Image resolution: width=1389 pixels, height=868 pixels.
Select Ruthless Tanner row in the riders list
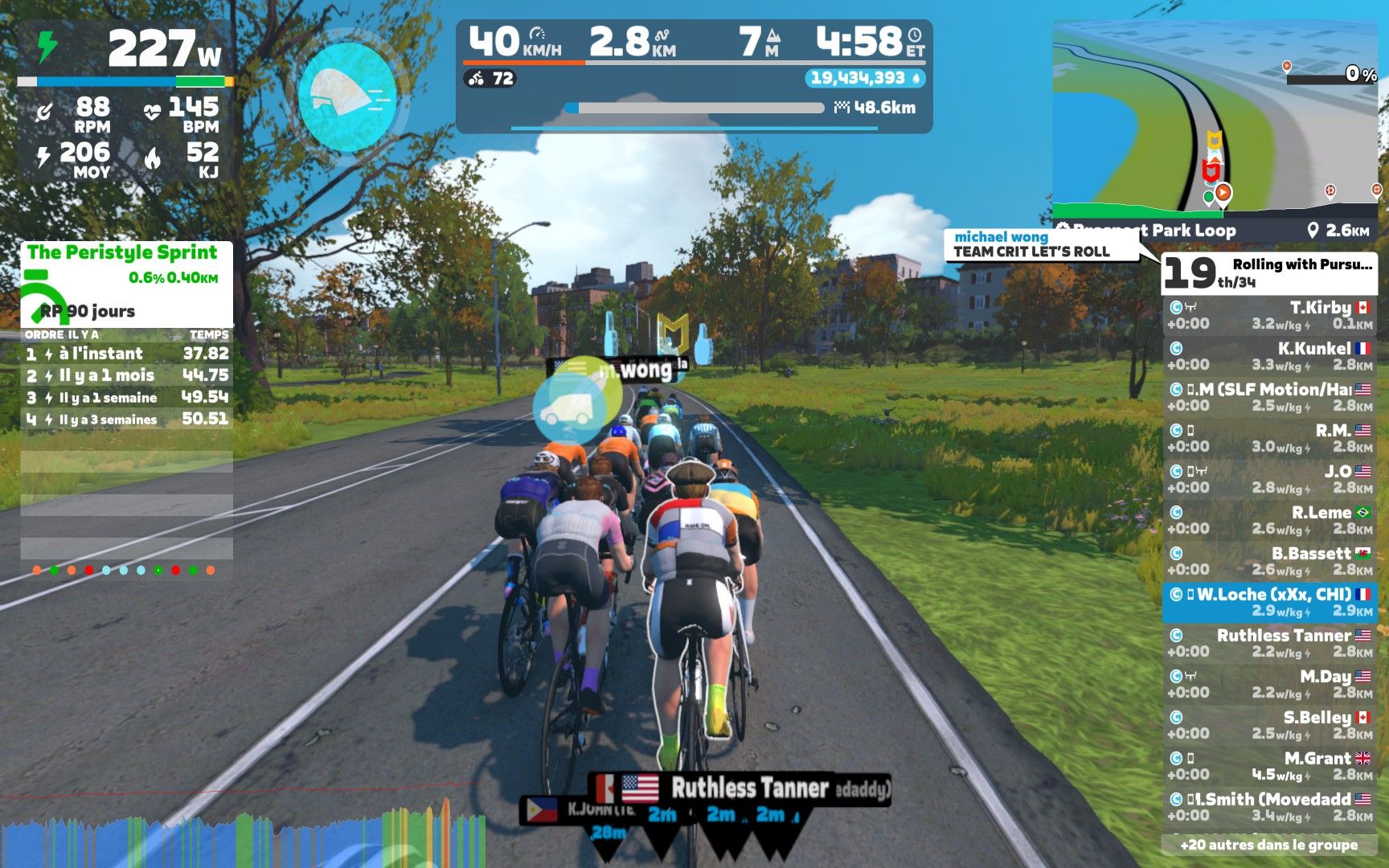click(1269, 643)
